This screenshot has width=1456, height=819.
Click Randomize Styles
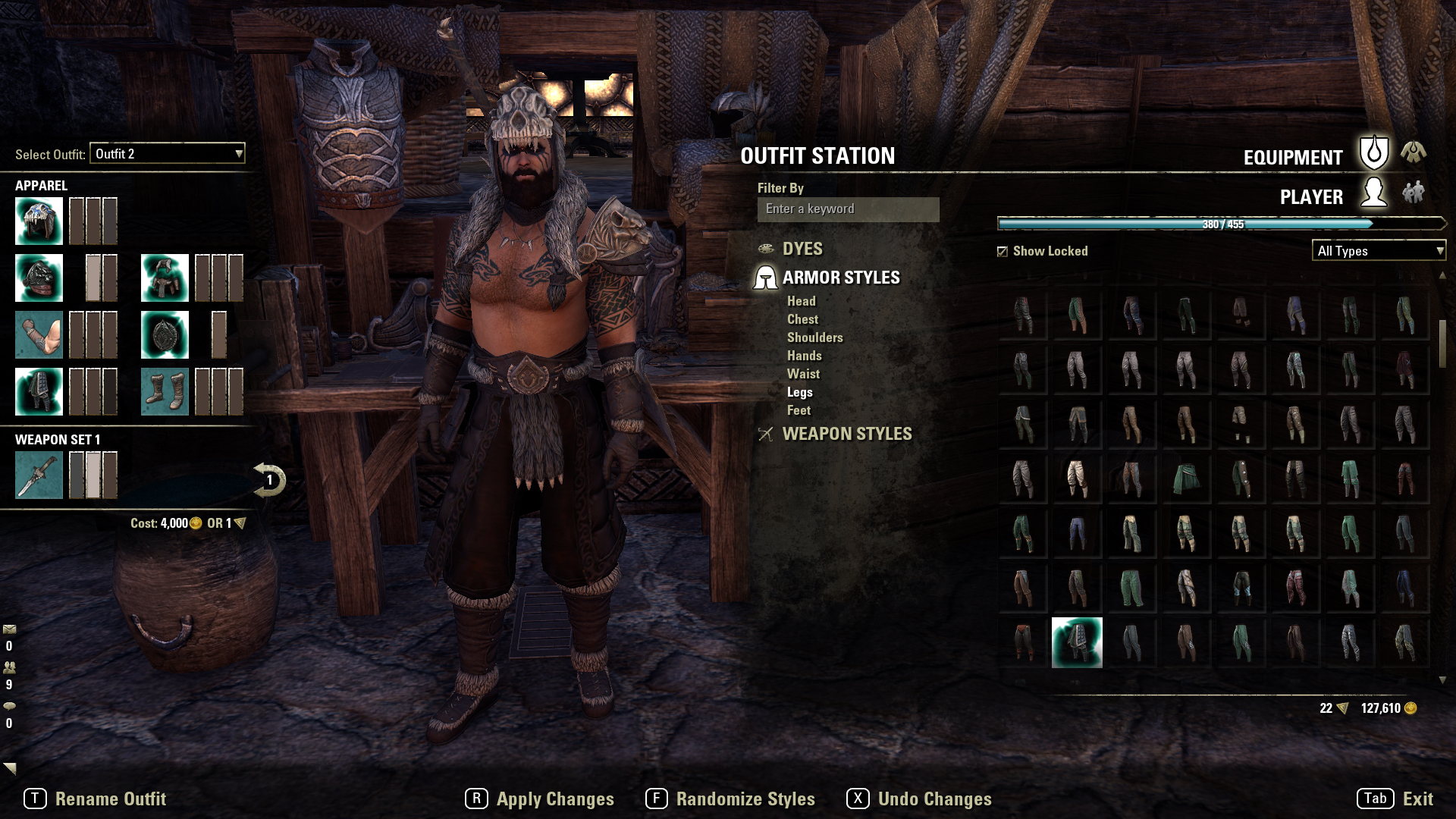pos(745,799)
